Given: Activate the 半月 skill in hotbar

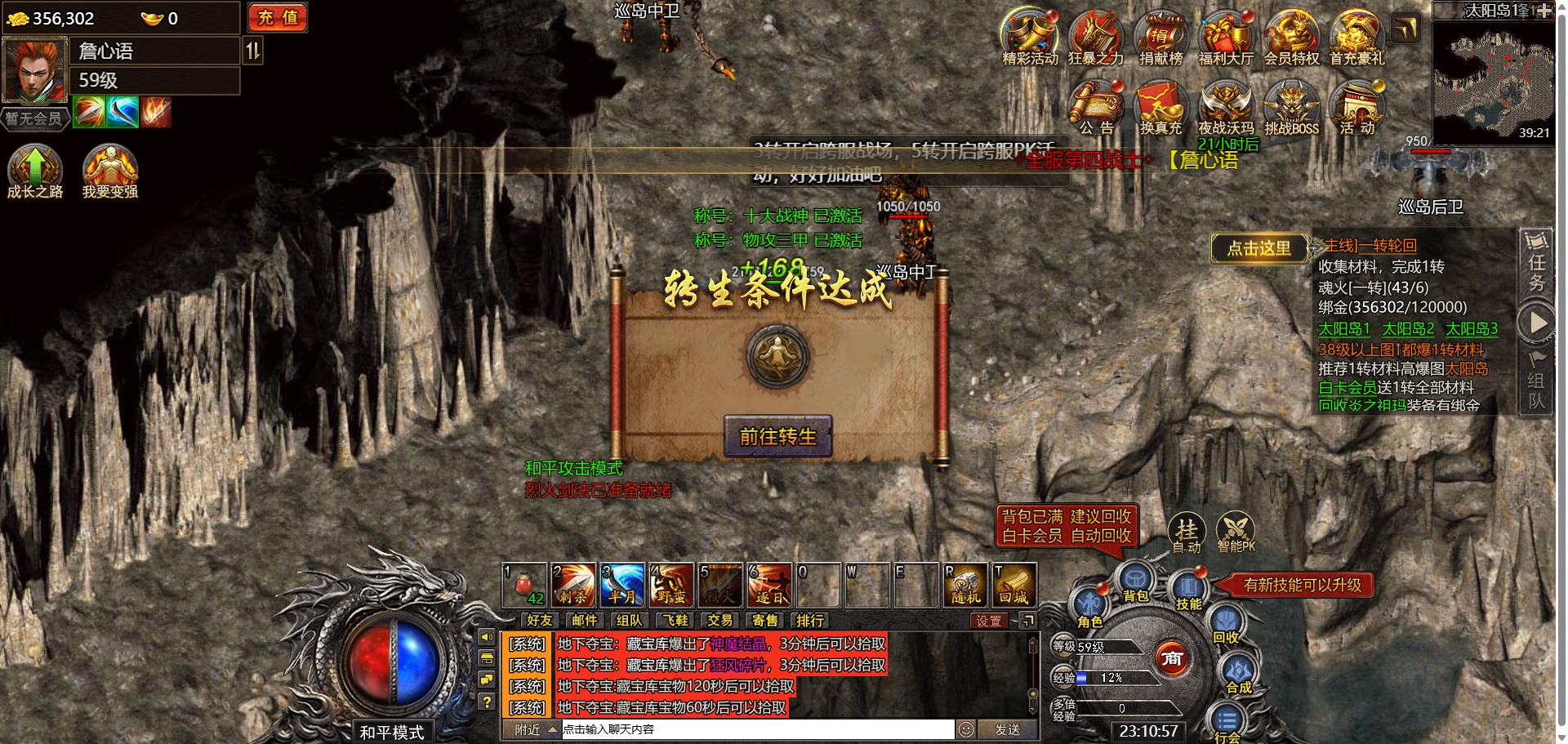Looking at the screenshot, I should point(622,585).
